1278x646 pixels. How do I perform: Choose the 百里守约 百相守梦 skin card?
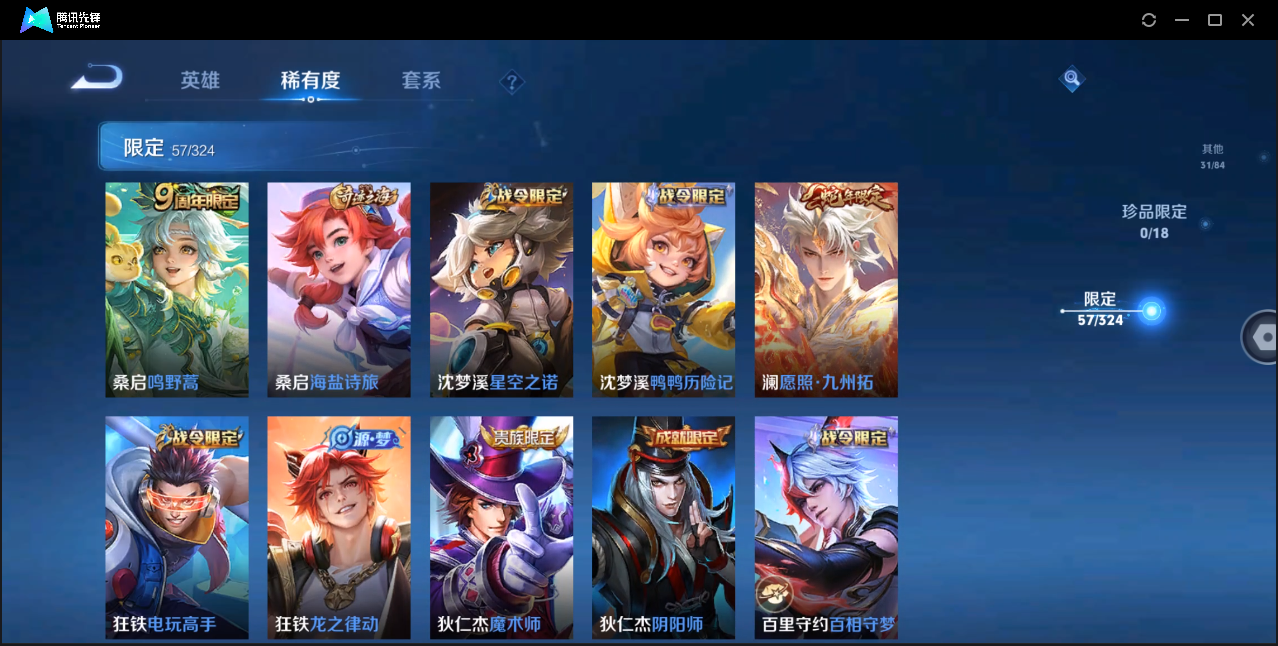click(826, 527)
